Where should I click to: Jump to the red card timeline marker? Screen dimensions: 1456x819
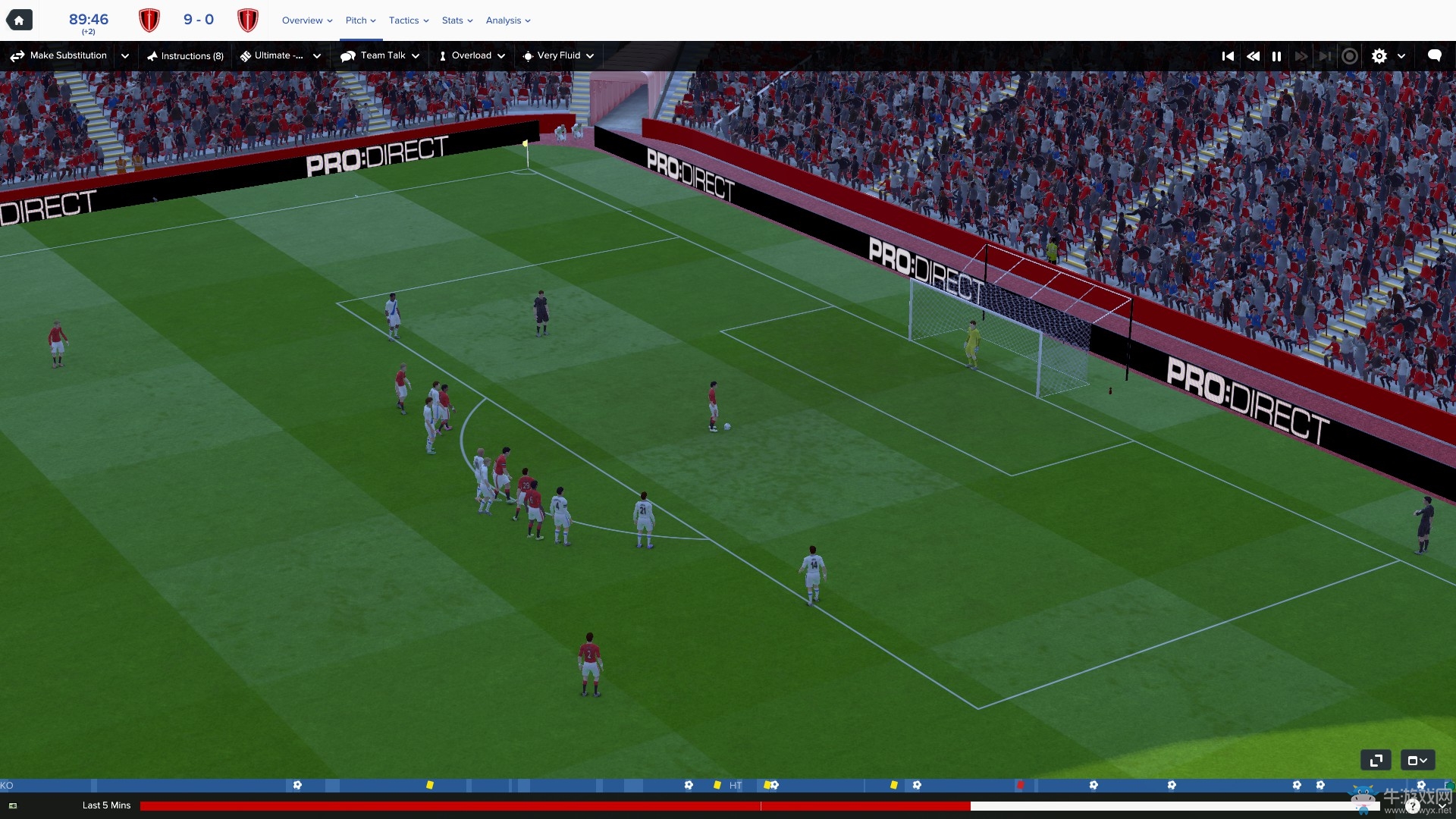pyautogui.click(x=1021, y=785)
